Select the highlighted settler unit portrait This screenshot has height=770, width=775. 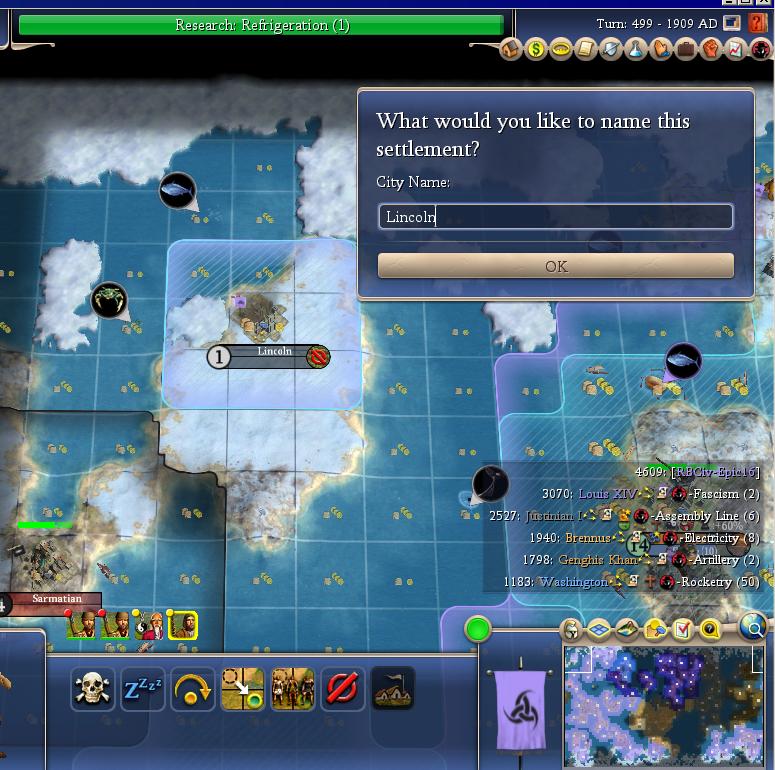click(182, 625)
